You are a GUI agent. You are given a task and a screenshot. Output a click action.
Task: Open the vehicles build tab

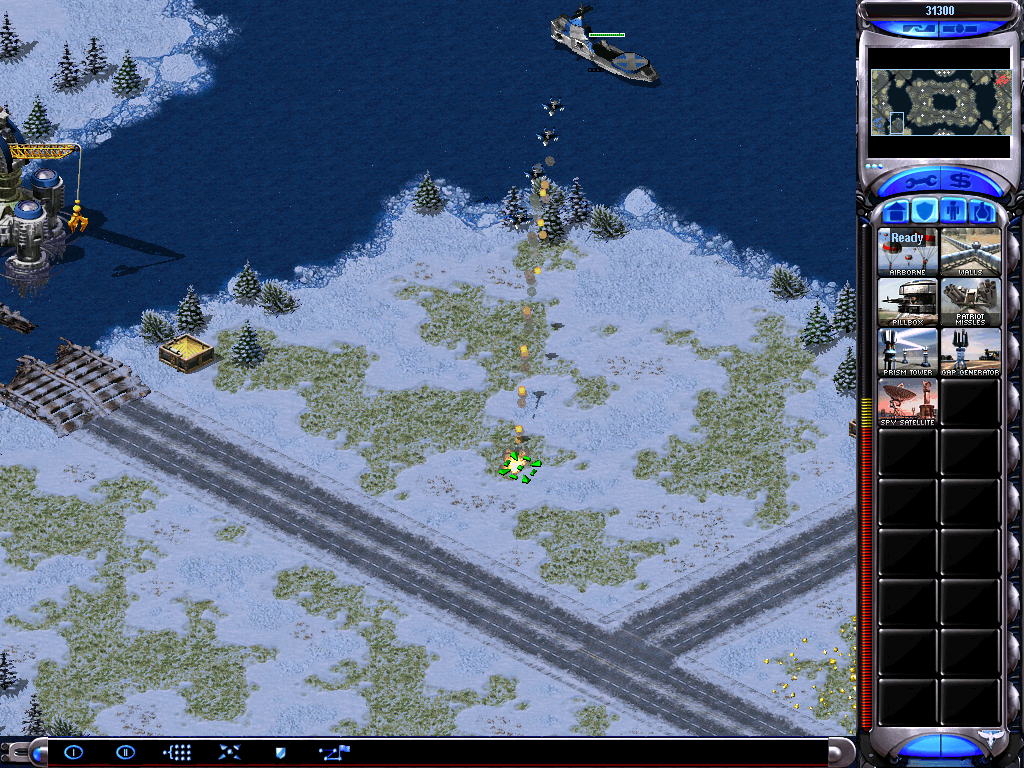coord(981,212)
